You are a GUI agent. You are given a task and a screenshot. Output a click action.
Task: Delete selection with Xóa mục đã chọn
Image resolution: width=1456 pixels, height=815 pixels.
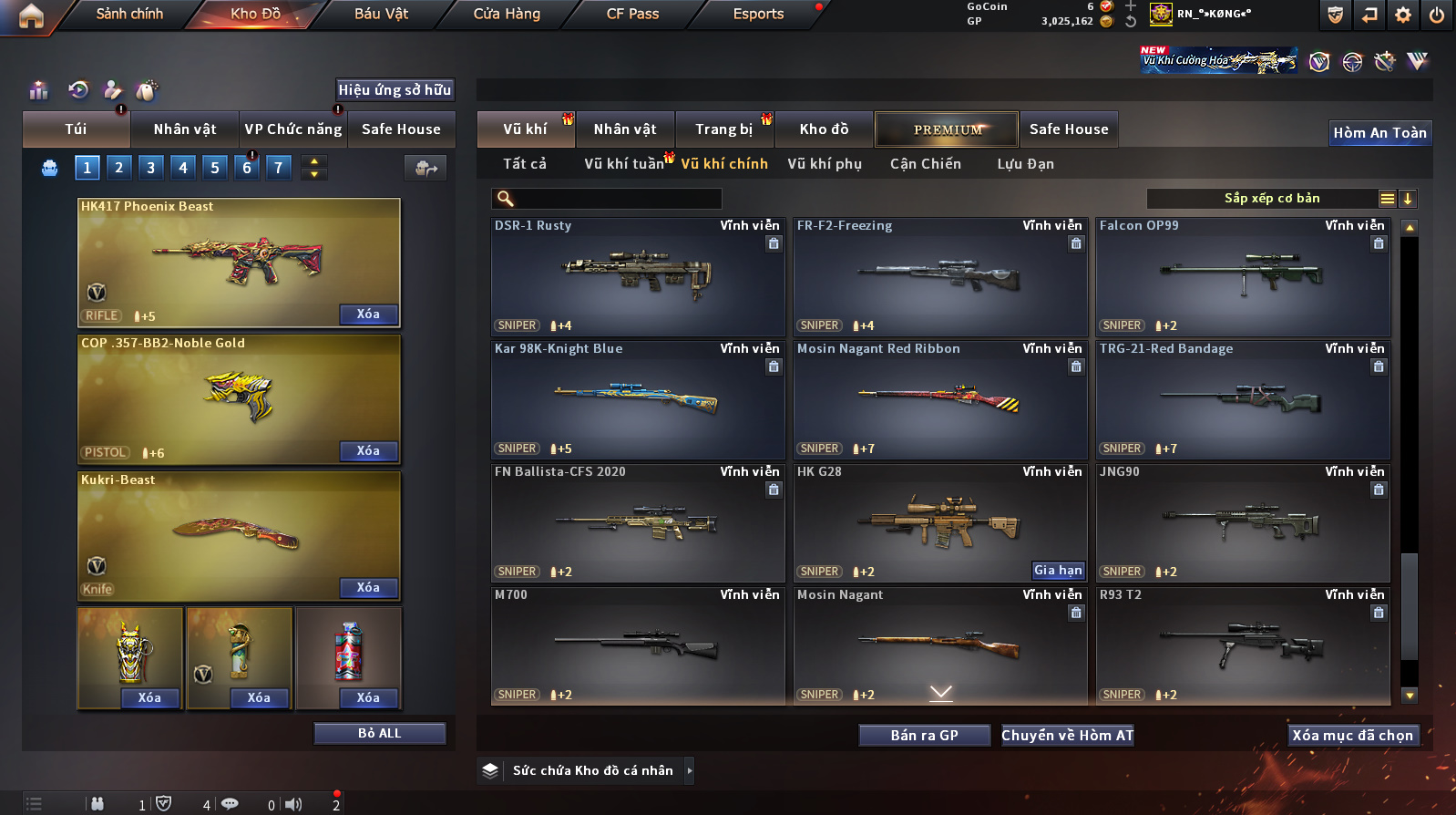pos(1352,736)
